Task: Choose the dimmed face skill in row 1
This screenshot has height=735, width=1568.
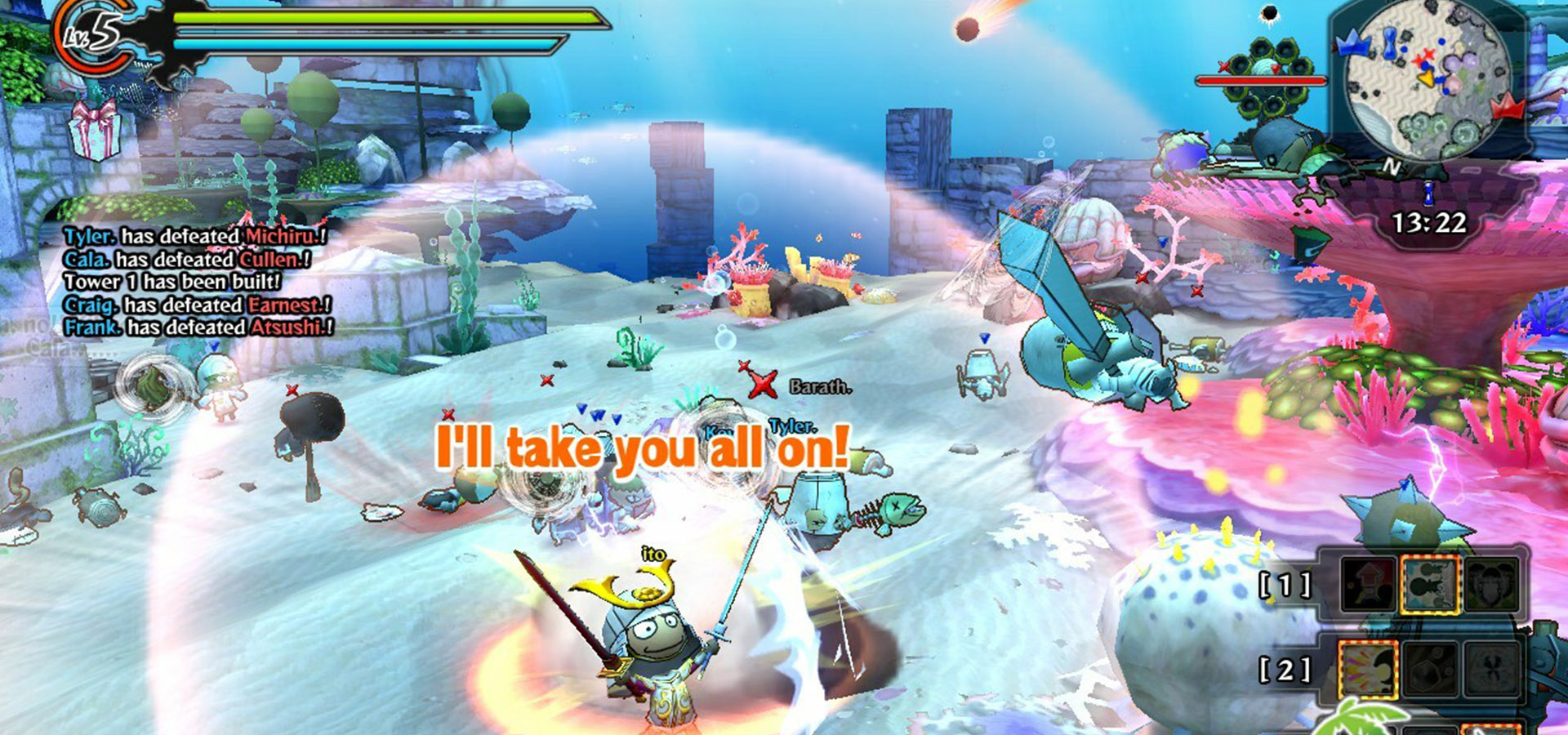Action: point(1491,584)
